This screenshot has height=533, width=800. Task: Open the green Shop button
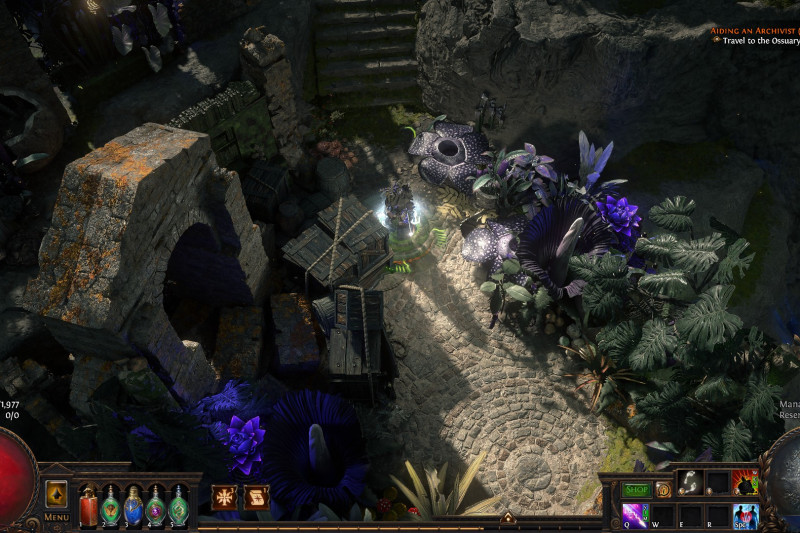636,490
